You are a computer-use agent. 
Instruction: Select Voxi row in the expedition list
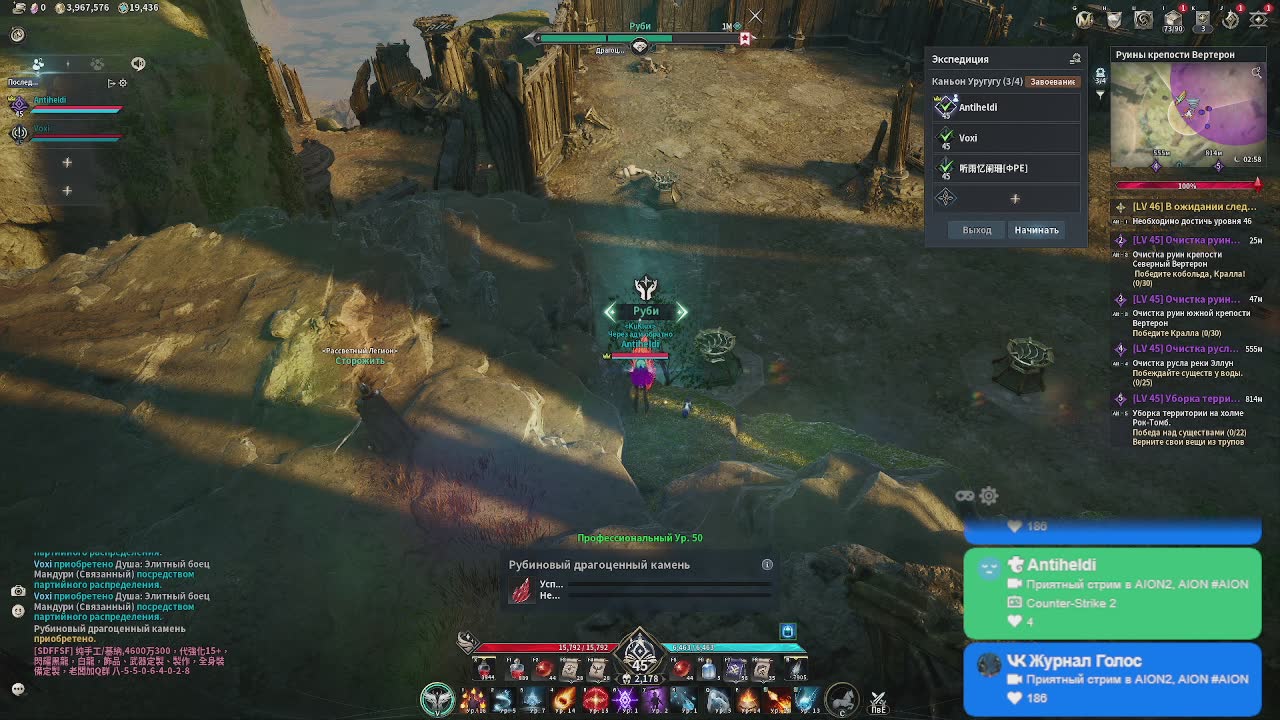1007,138
